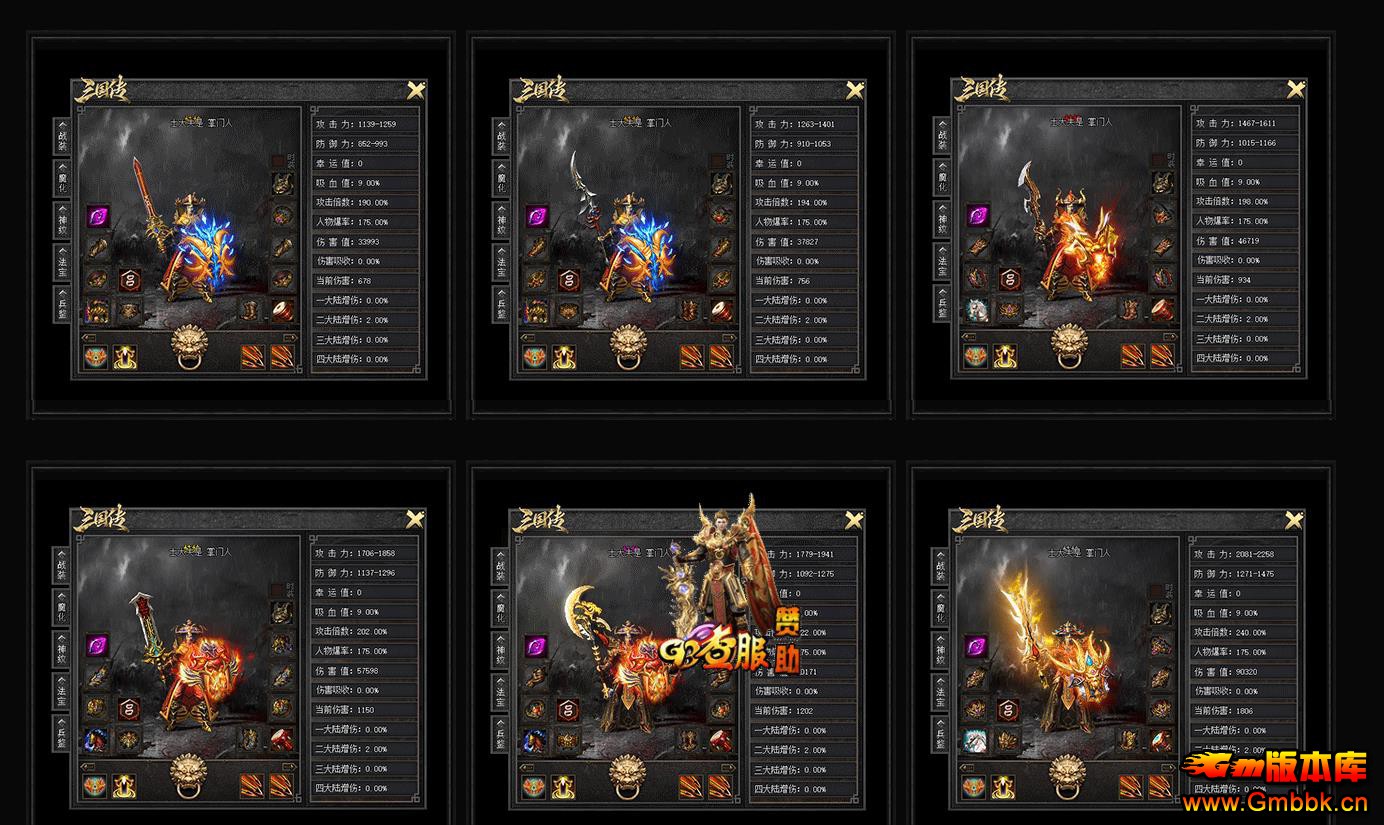
Task: Close the panel showing attack power 1467-1611
Action: click(x=1295, y=90)
